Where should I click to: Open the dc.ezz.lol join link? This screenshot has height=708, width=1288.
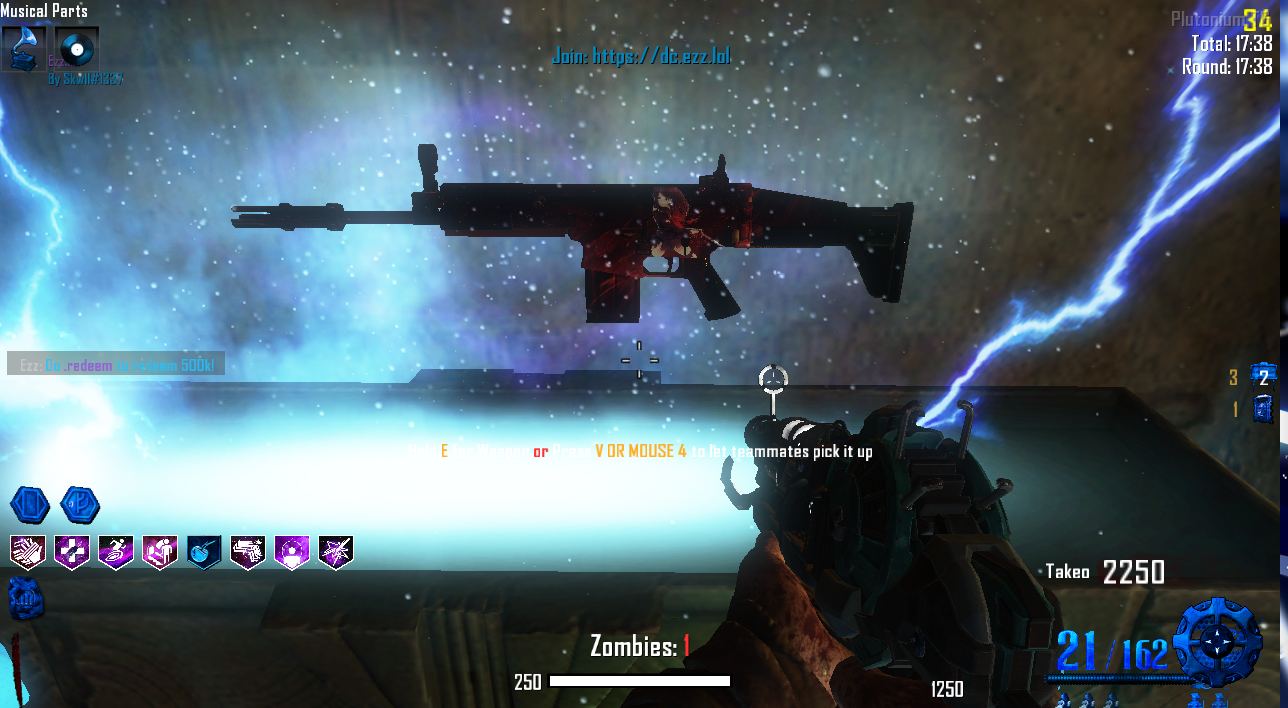pyautogui.click(x=641, y=56)
